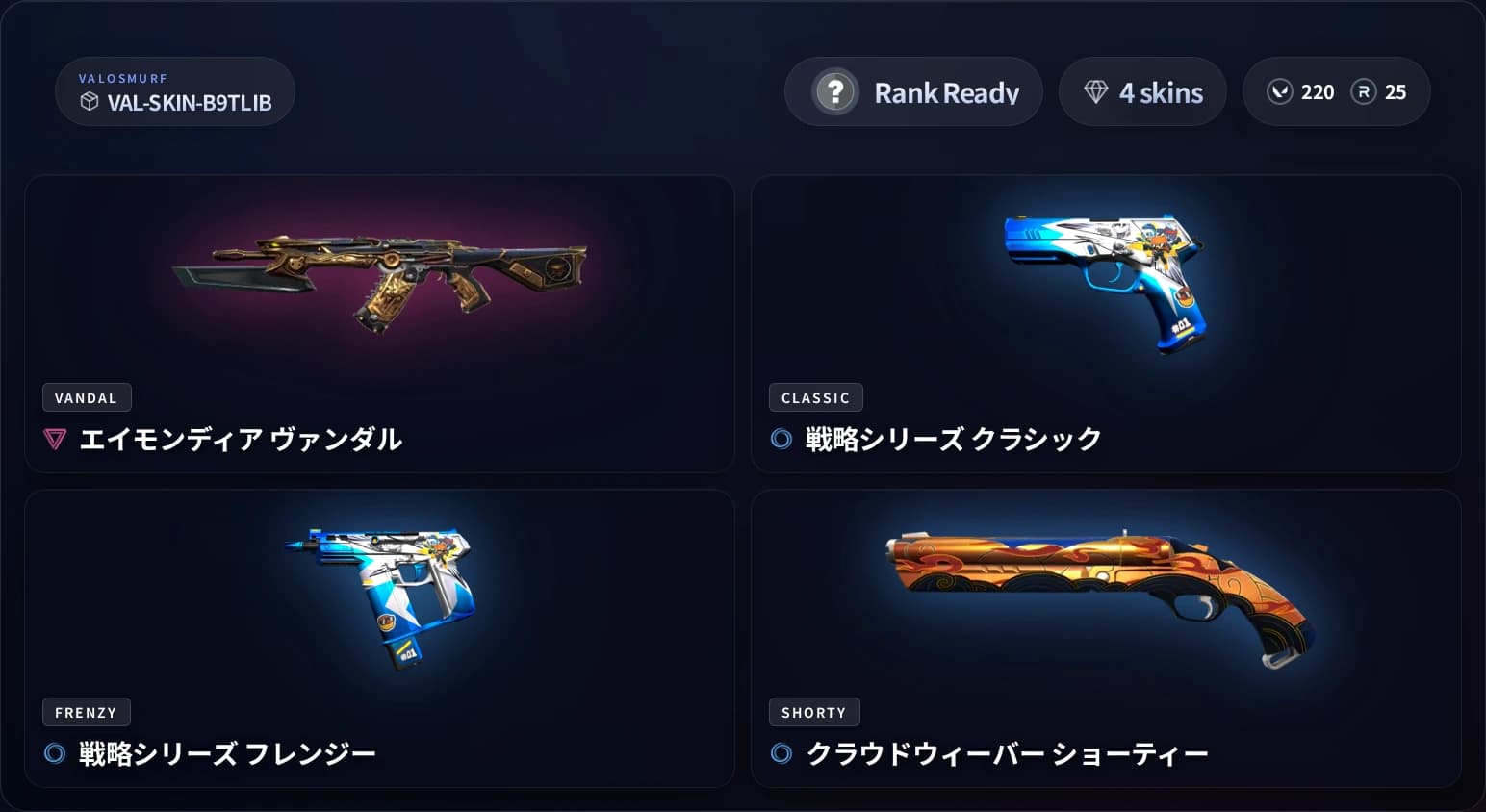This screenshot has width=1486, height=812.
Task: Click the 4 skins badge
Action: pos(1142,91)
